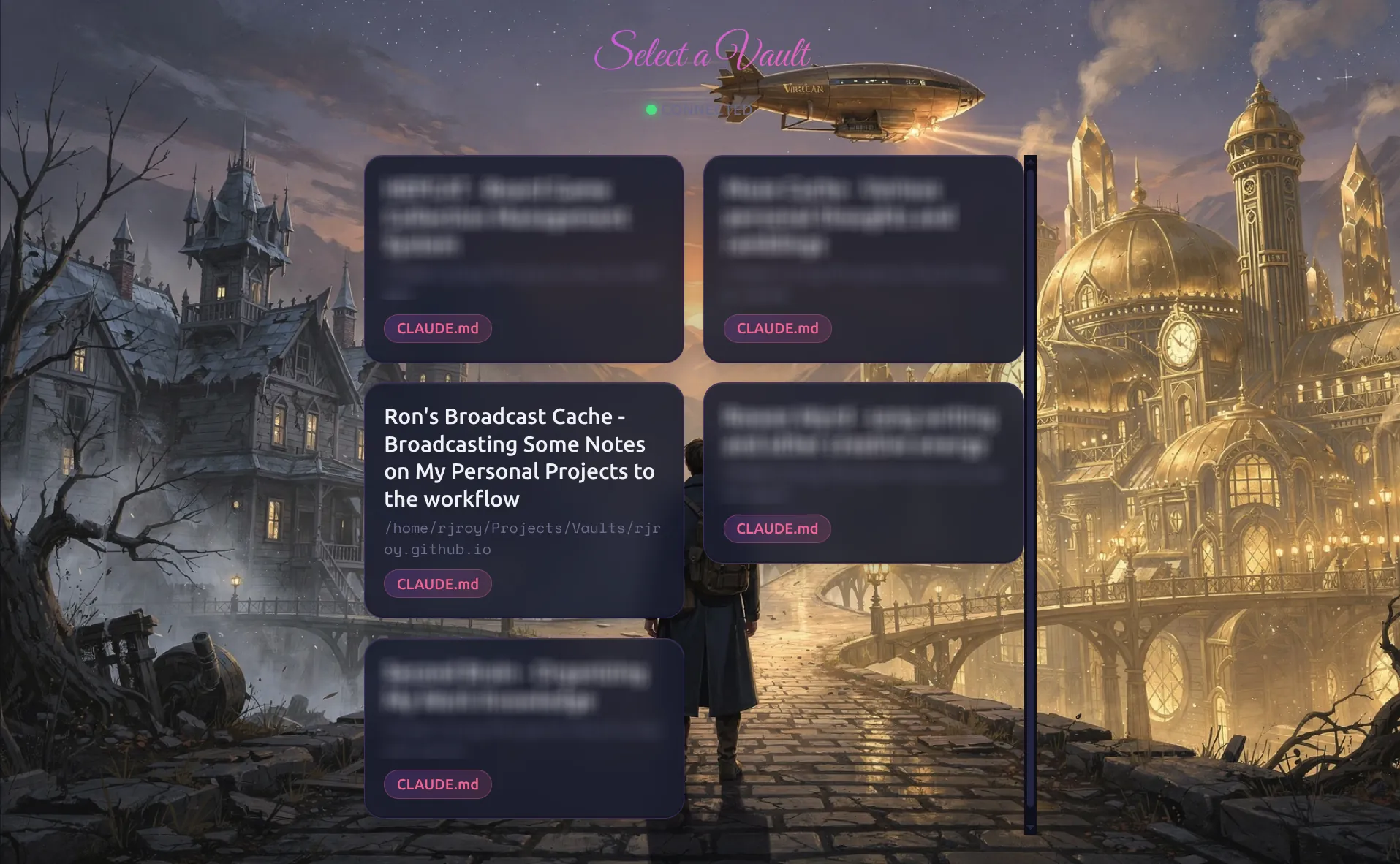The image size is (1400, 864).
Task: Click the scrollbar down arrow
Action: point(1031,827)
